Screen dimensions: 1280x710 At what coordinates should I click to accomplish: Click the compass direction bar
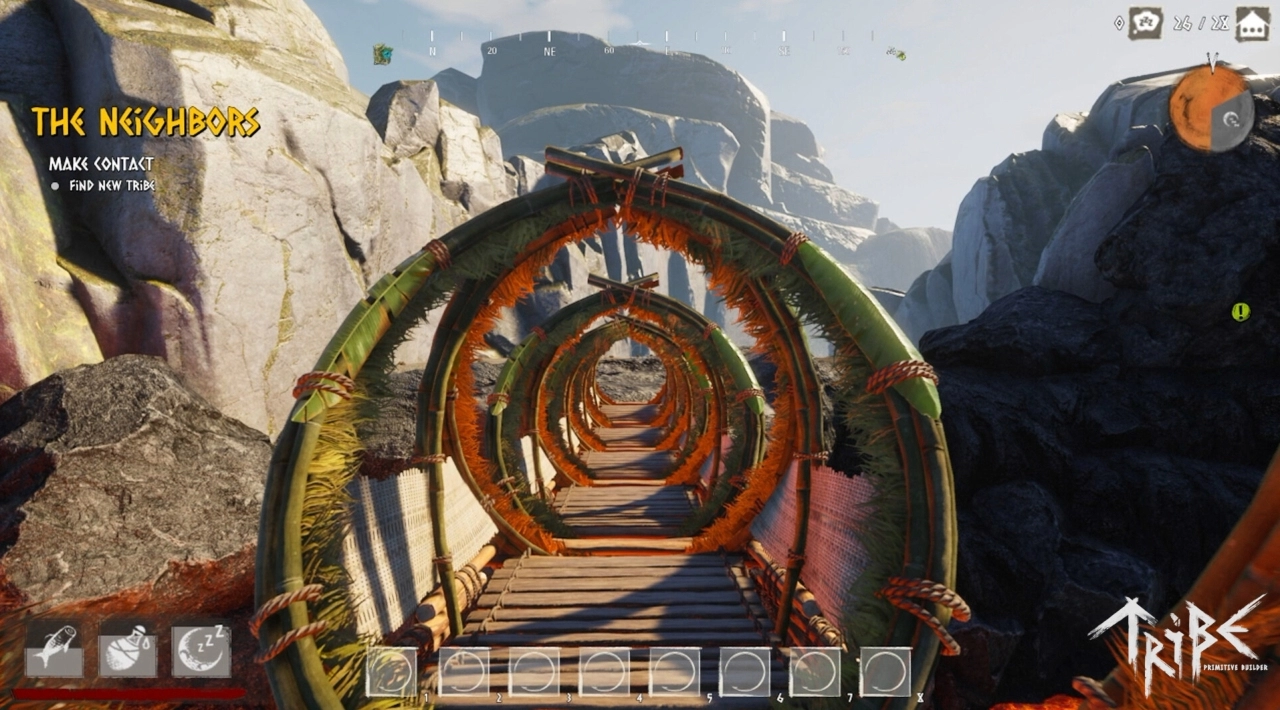click(x=640, y=45)
